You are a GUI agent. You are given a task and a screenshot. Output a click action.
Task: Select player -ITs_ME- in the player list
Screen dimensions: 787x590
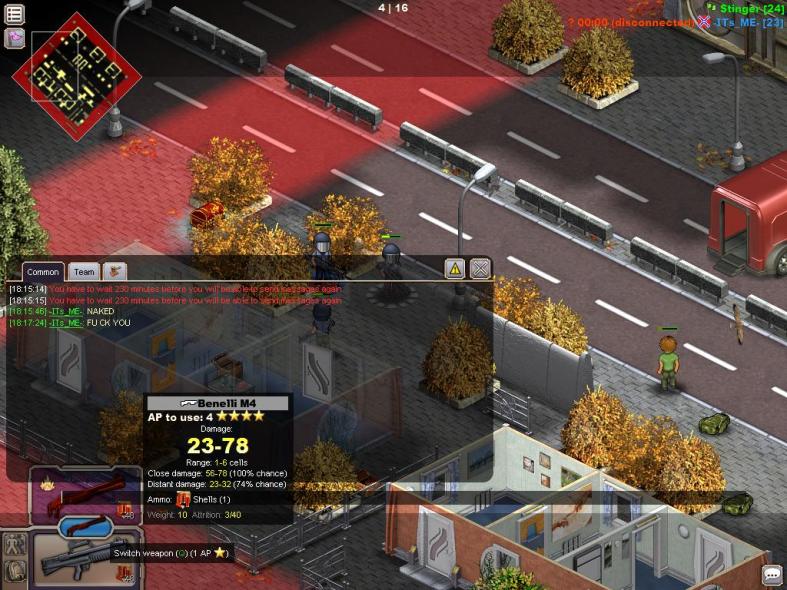point(748,22)
